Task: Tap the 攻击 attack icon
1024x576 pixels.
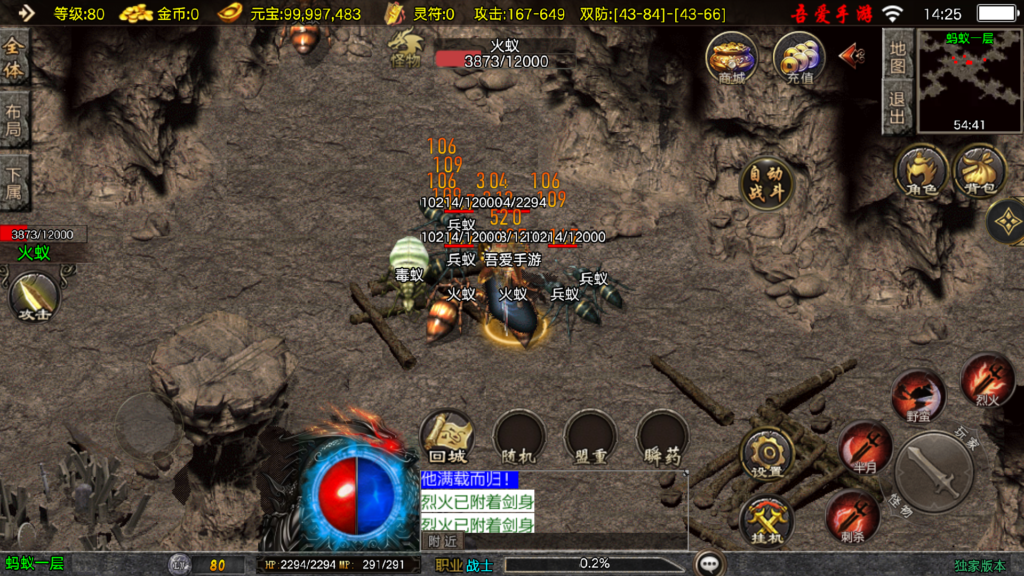Action: [x=34, y=297]
